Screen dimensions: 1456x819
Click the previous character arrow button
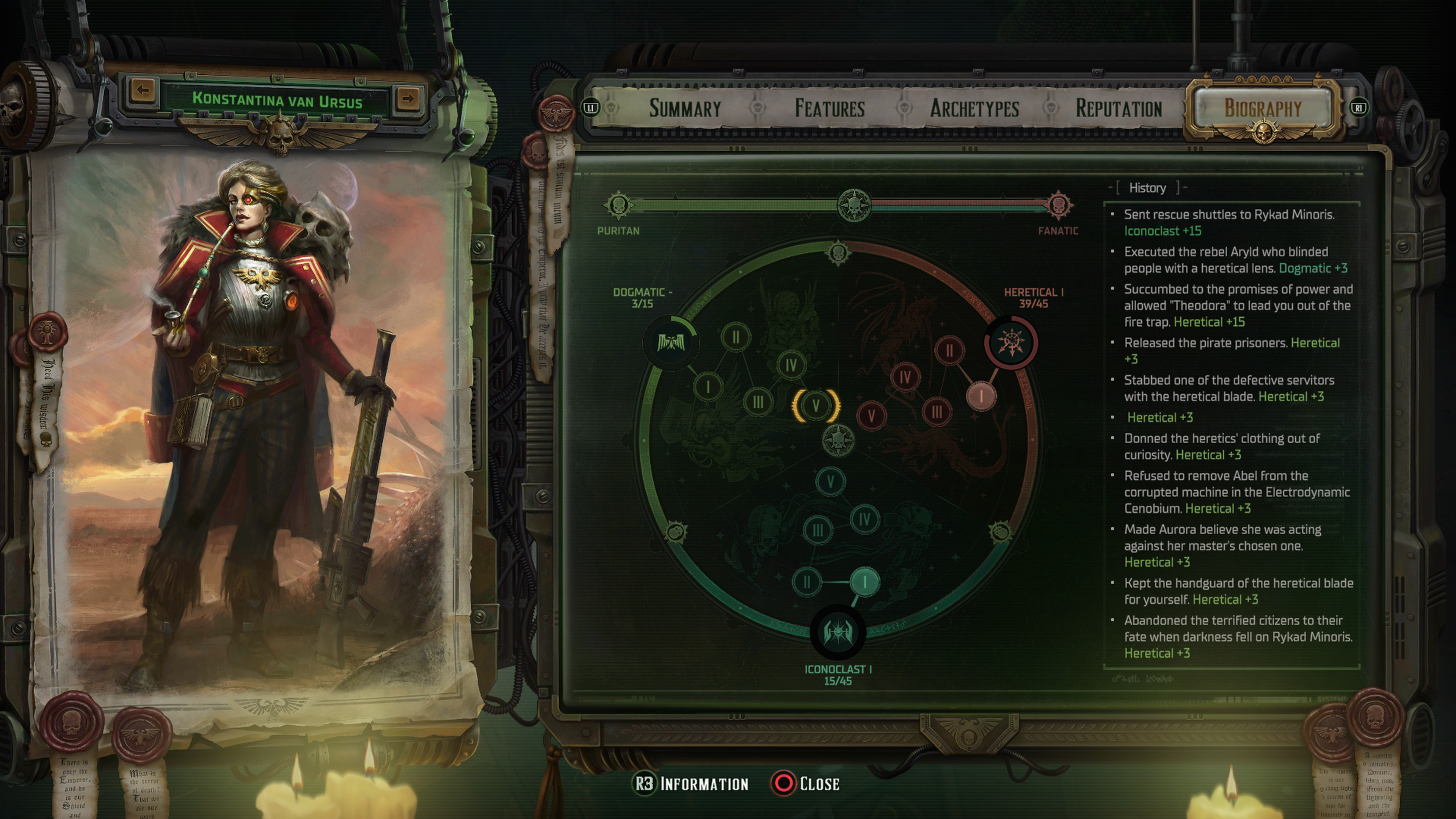[x=143, y=89]
